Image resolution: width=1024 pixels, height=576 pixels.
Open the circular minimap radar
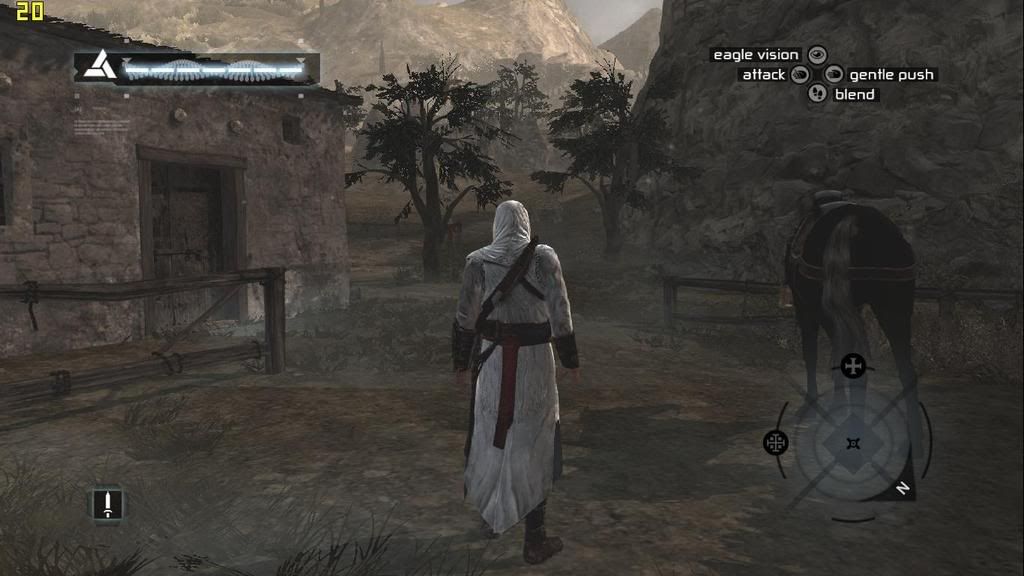[x=853, y=443]
